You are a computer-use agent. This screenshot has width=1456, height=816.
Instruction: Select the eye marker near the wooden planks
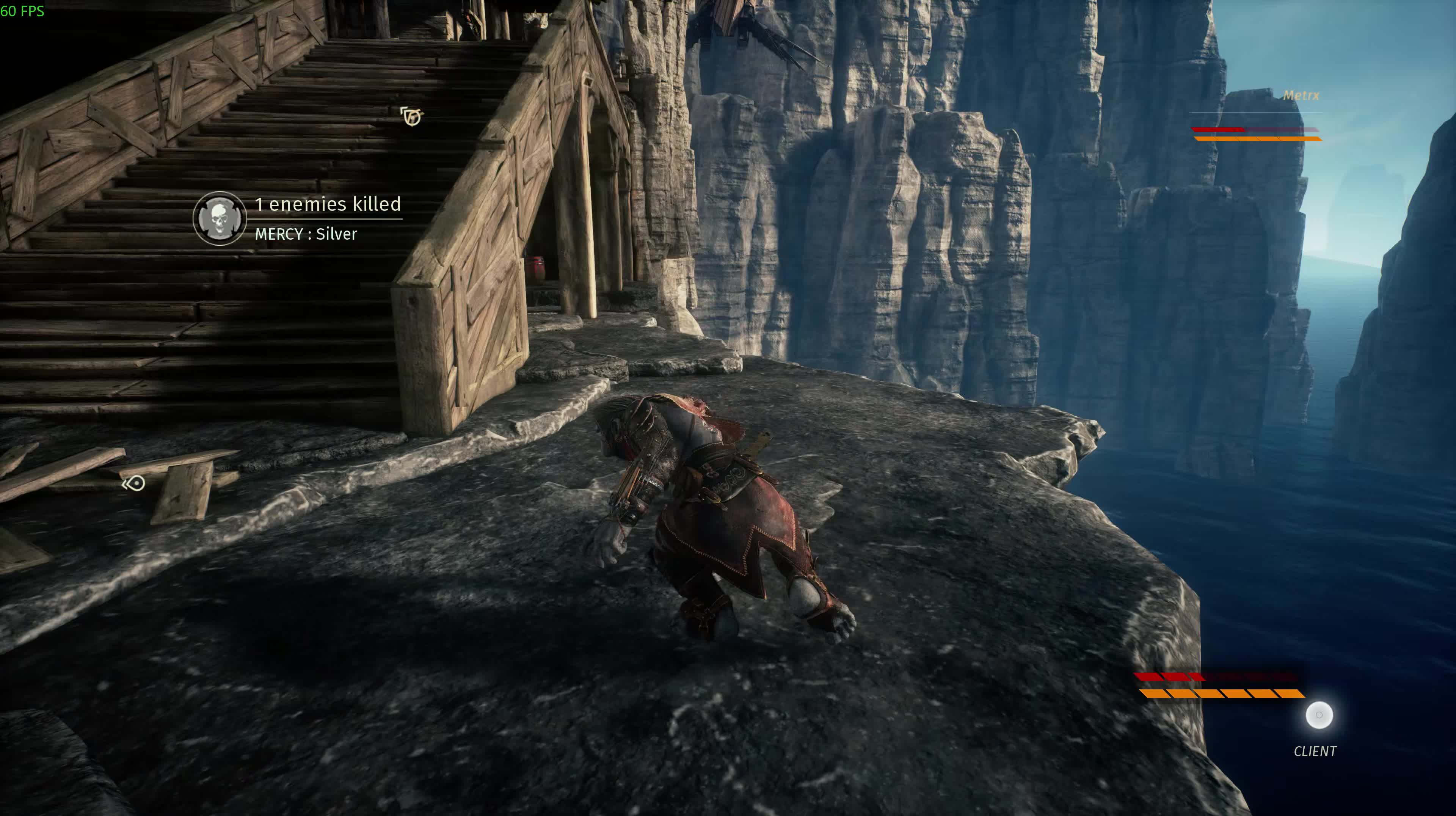pyautogui.click(x=135, y=483)
